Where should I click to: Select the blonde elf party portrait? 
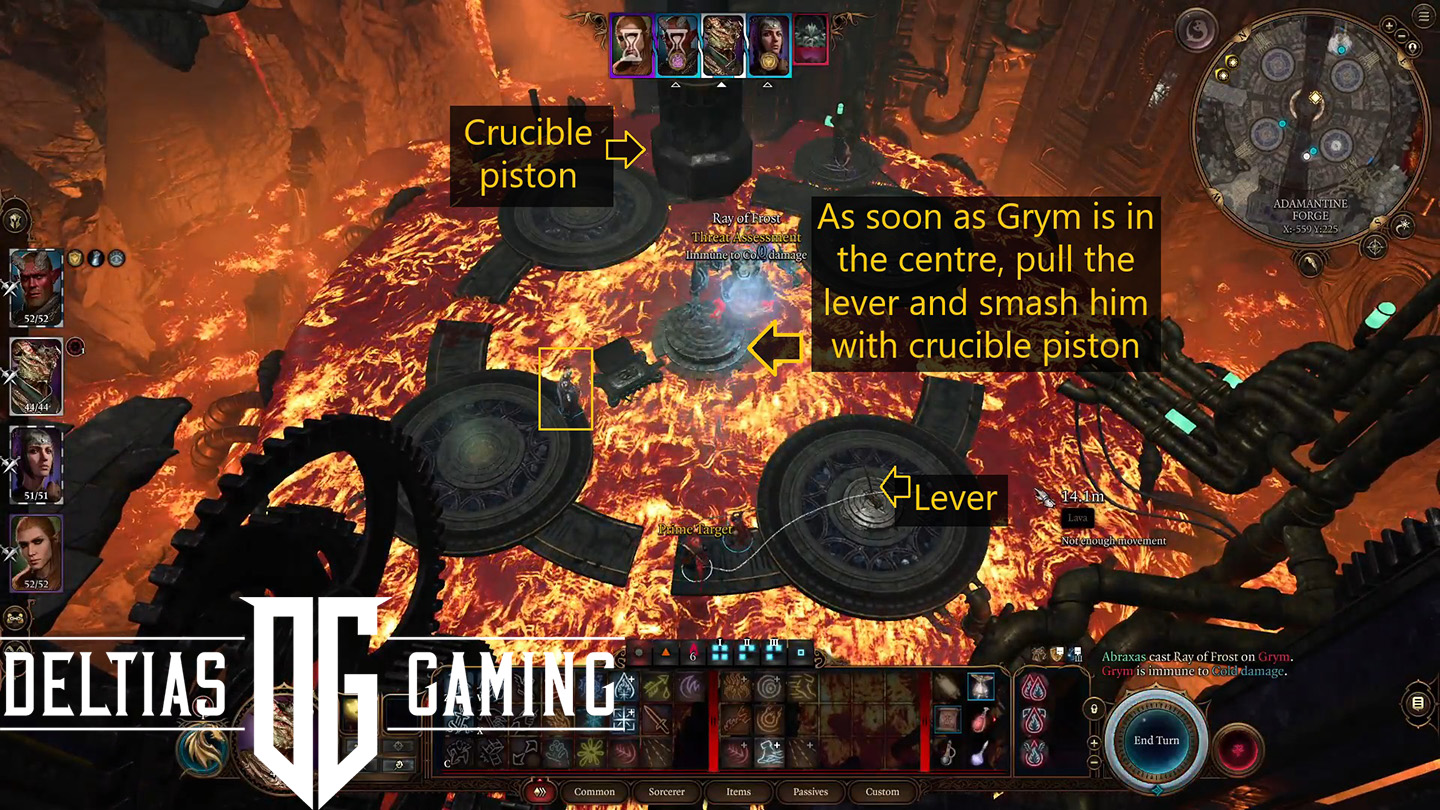coord(36,553)
